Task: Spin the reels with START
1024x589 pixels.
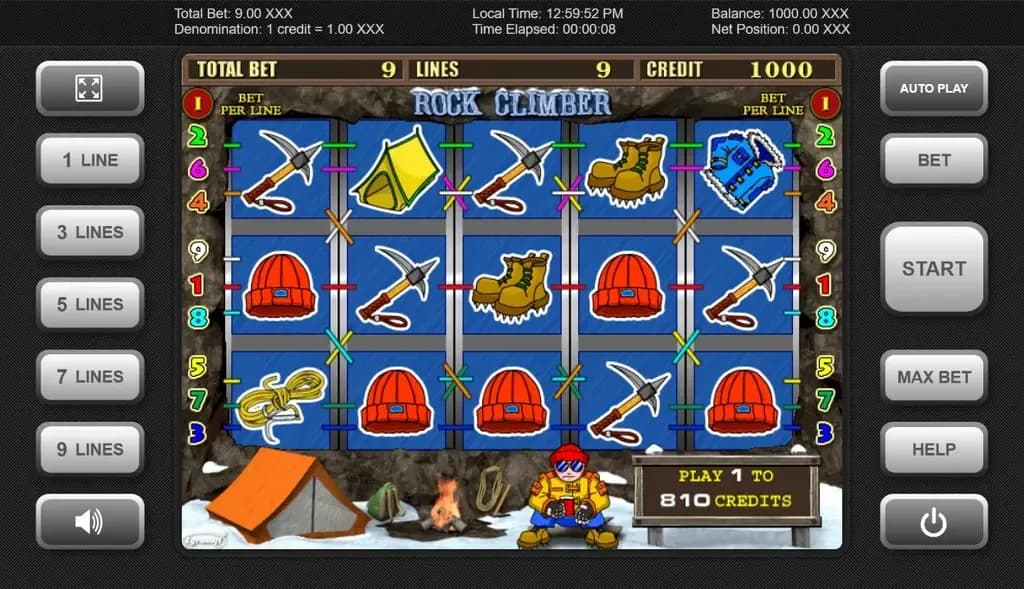Action: coord(933,268)
